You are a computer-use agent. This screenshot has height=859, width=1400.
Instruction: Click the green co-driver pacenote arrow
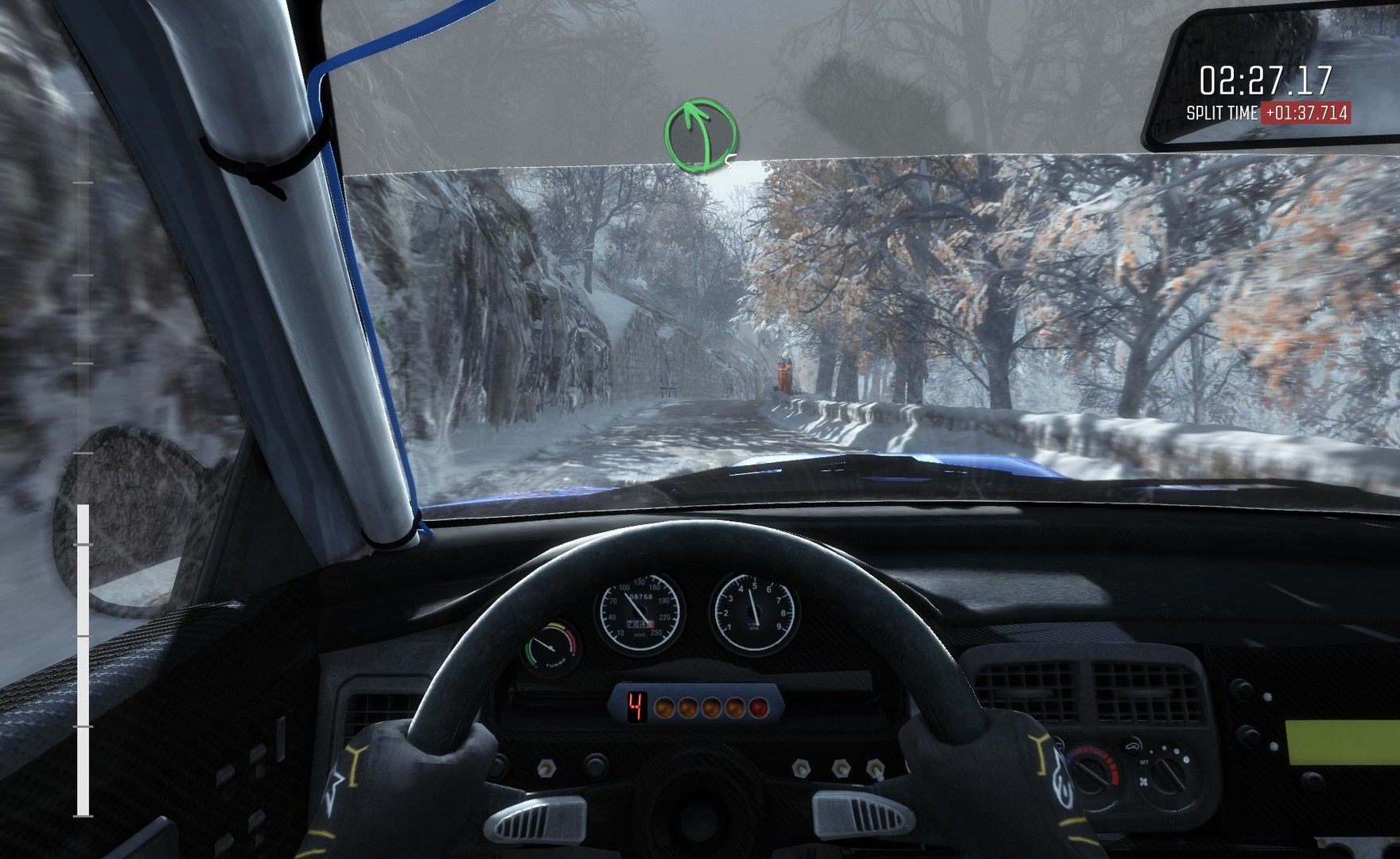(x=698, y=135)
